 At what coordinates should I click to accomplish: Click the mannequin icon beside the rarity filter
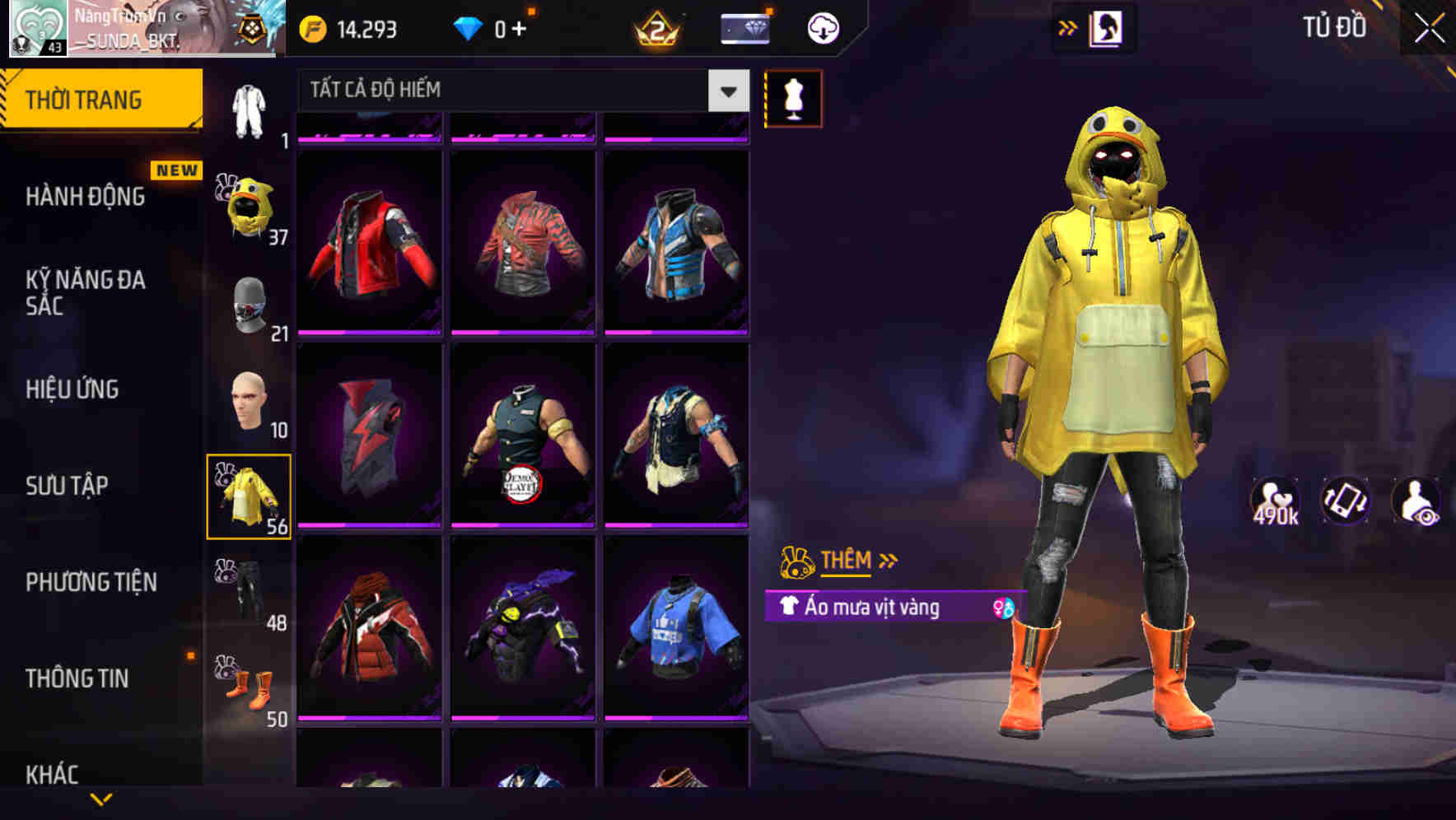[793, 98]
